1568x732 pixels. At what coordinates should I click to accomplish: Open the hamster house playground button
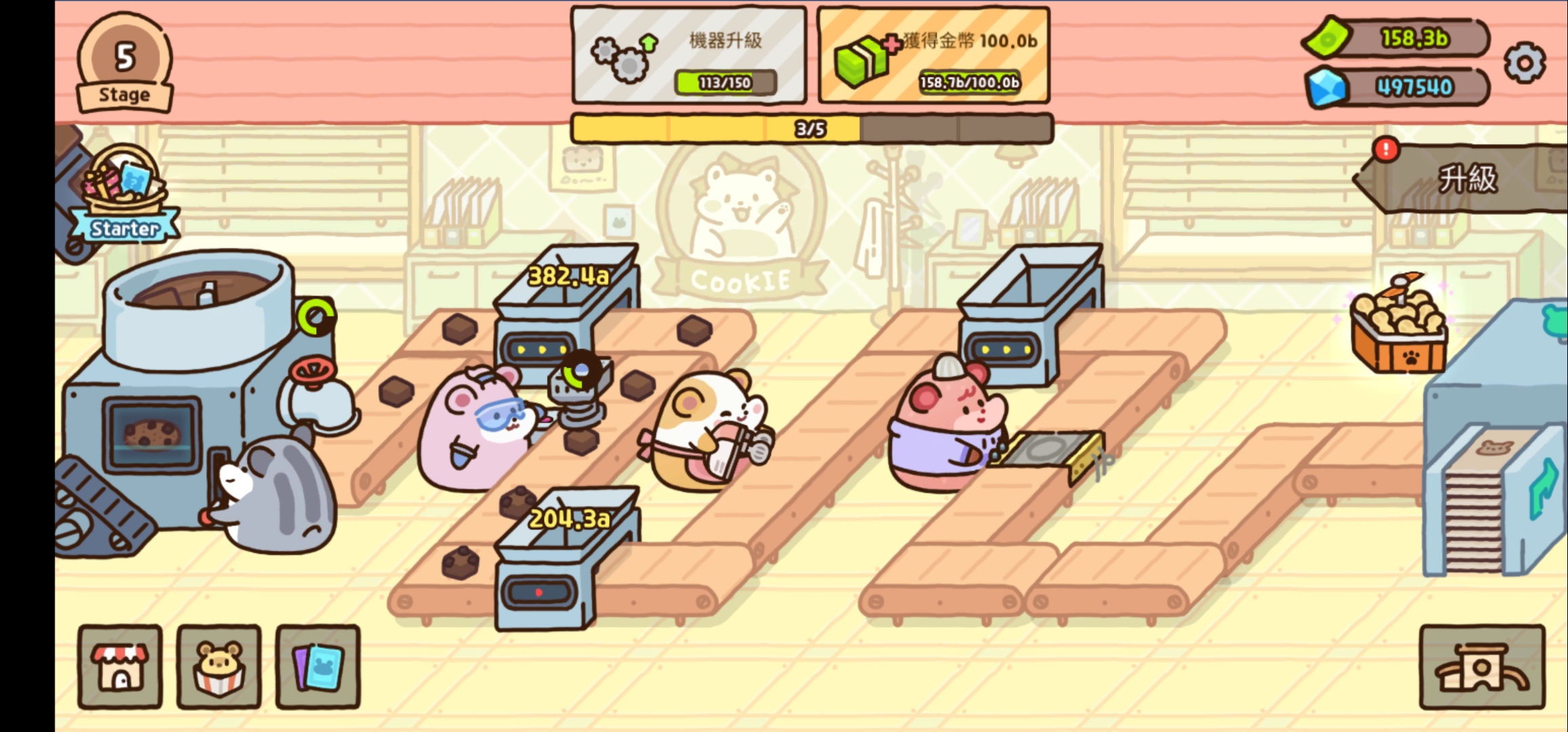[x=1482, y=667]
